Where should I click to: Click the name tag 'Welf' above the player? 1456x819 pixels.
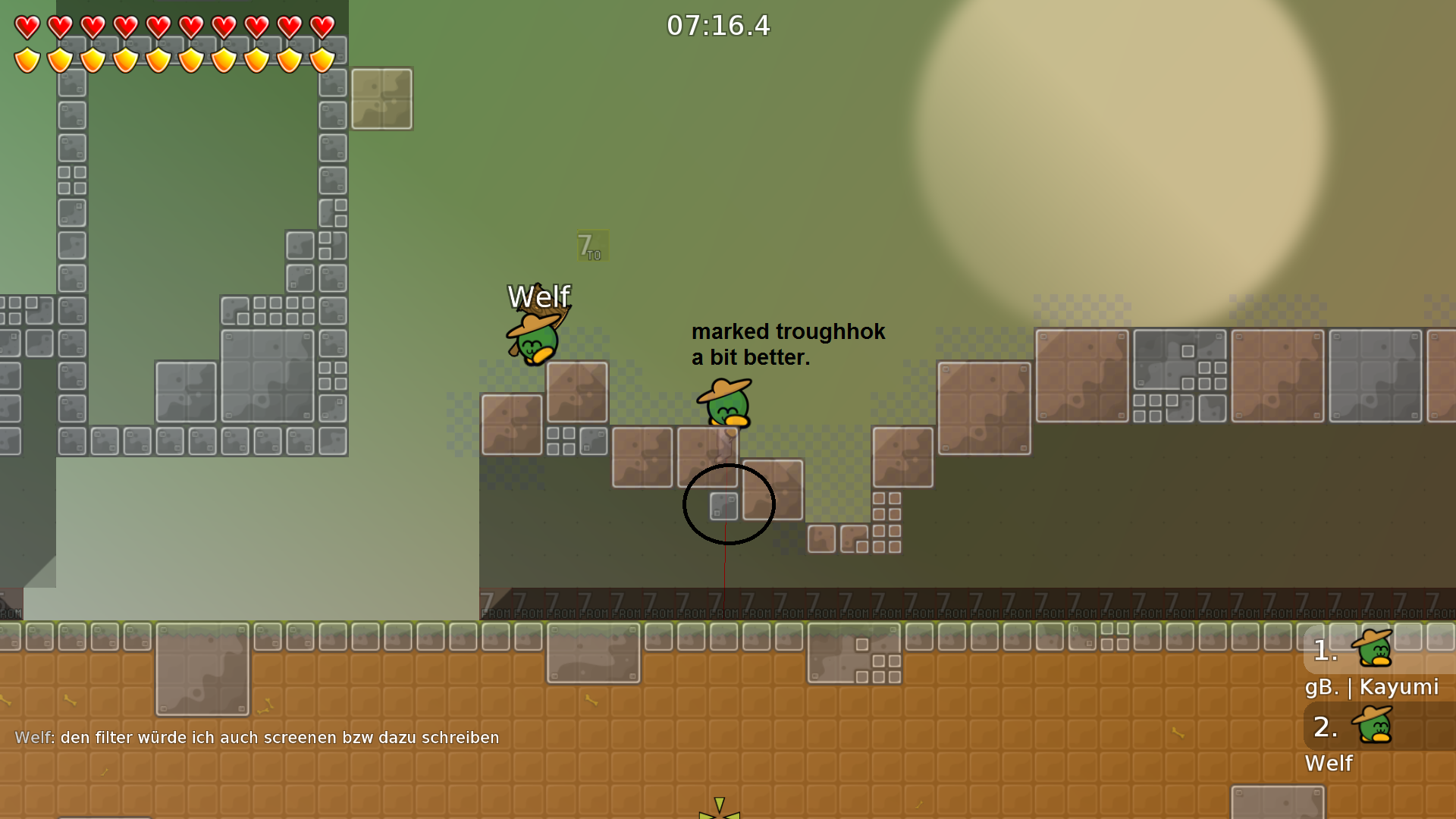click(538, 297)
